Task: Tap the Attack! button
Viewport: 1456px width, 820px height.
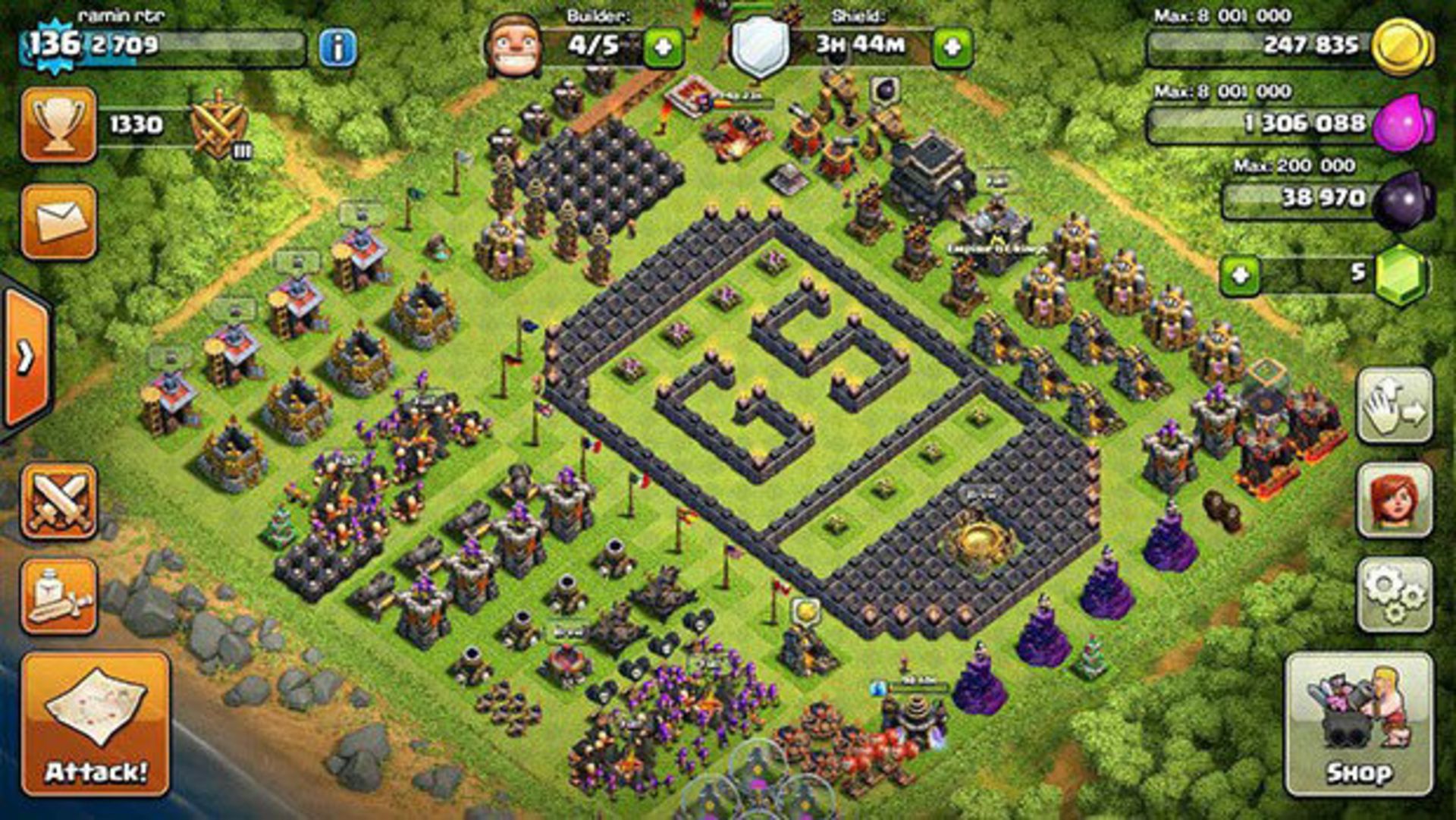Action: (x=96, y=724)
